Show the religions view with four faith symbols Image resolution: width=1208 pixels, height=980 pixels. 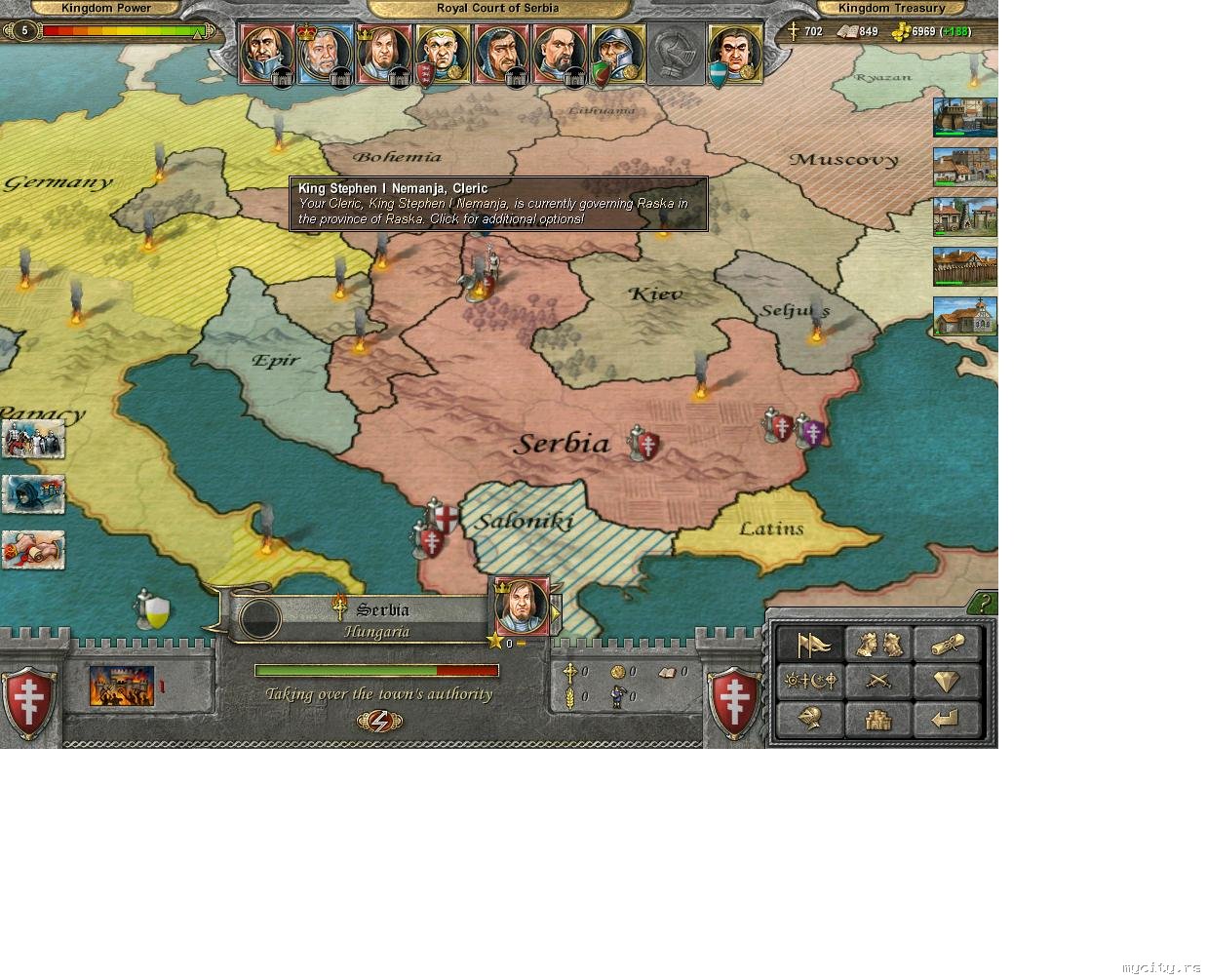point(811,681)
